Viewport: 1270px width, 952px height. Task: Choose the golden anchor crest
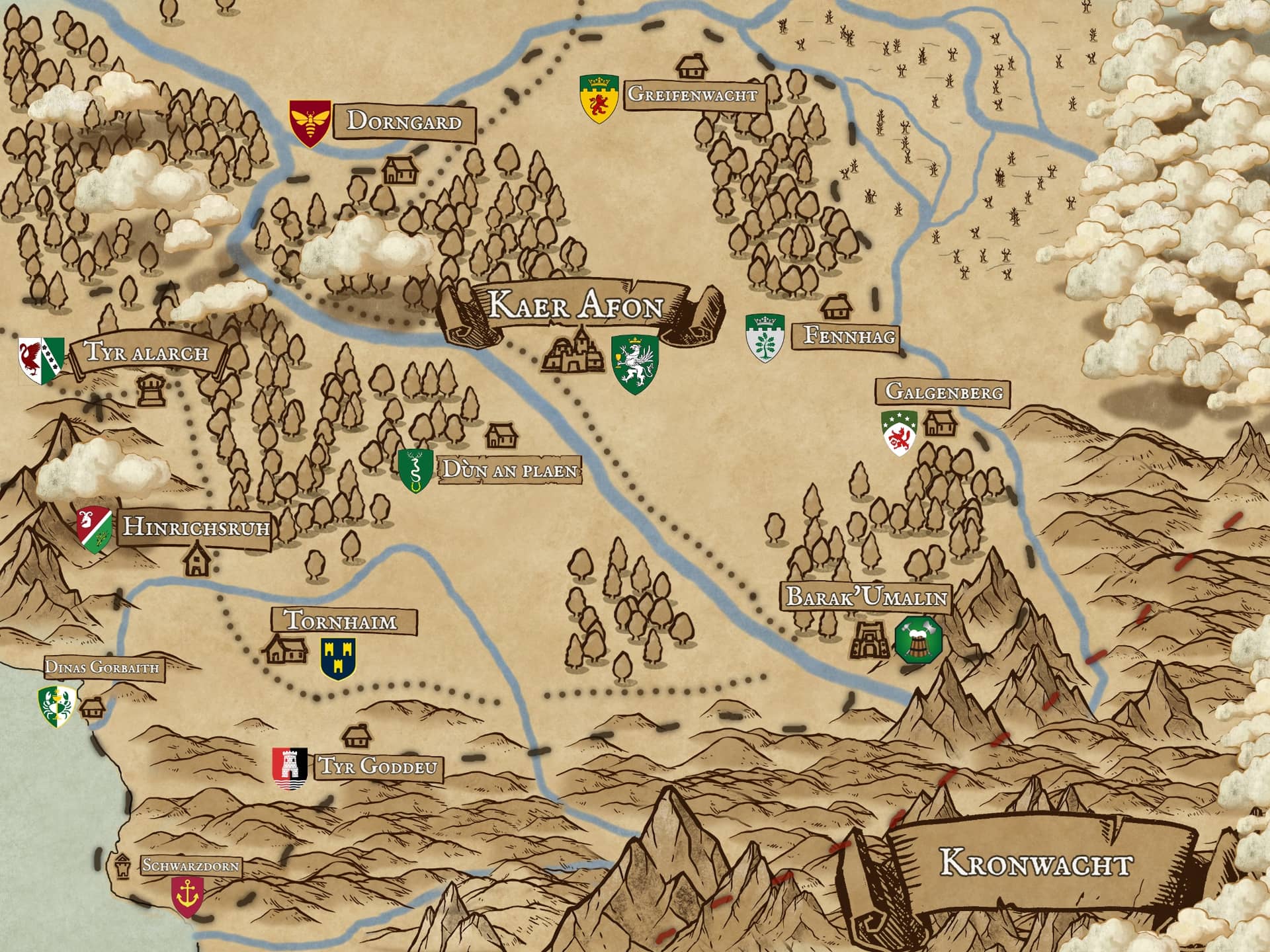pyautogui.click(x=187, y=896)
